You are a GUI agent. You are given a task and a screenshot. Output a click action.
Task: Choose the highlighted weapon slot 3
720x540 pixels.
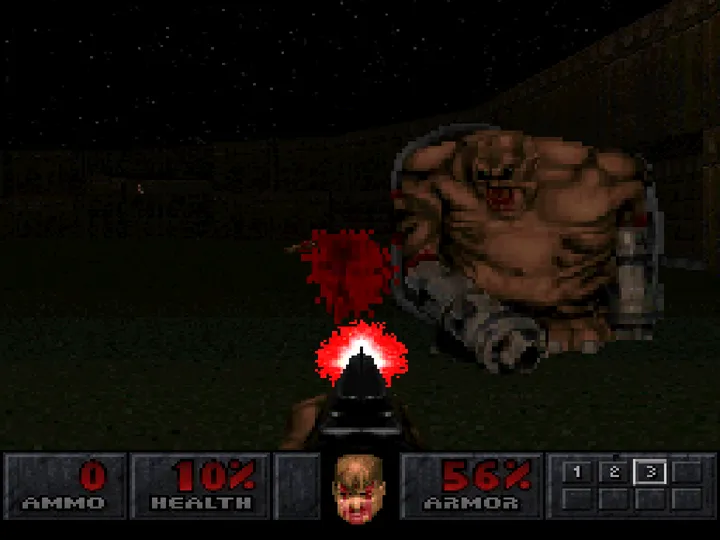650,473
